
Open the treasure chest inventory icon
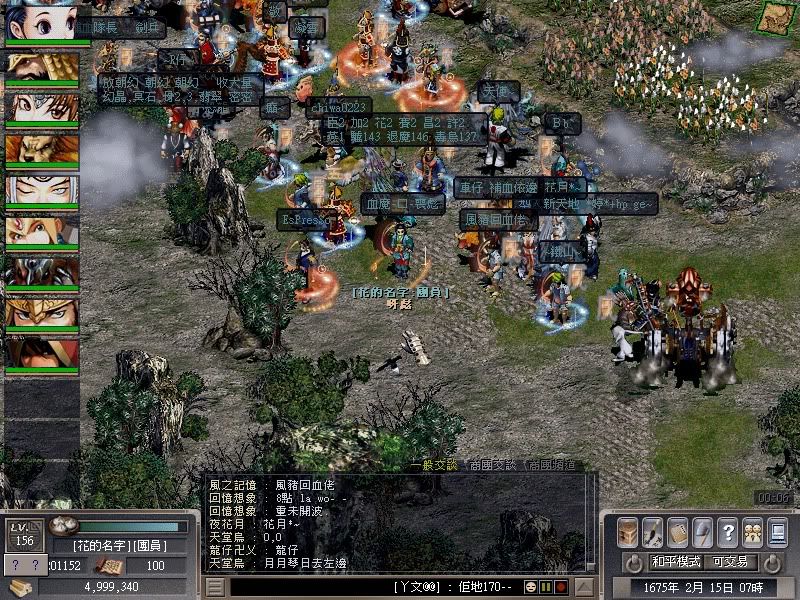[x=627, y=532]
